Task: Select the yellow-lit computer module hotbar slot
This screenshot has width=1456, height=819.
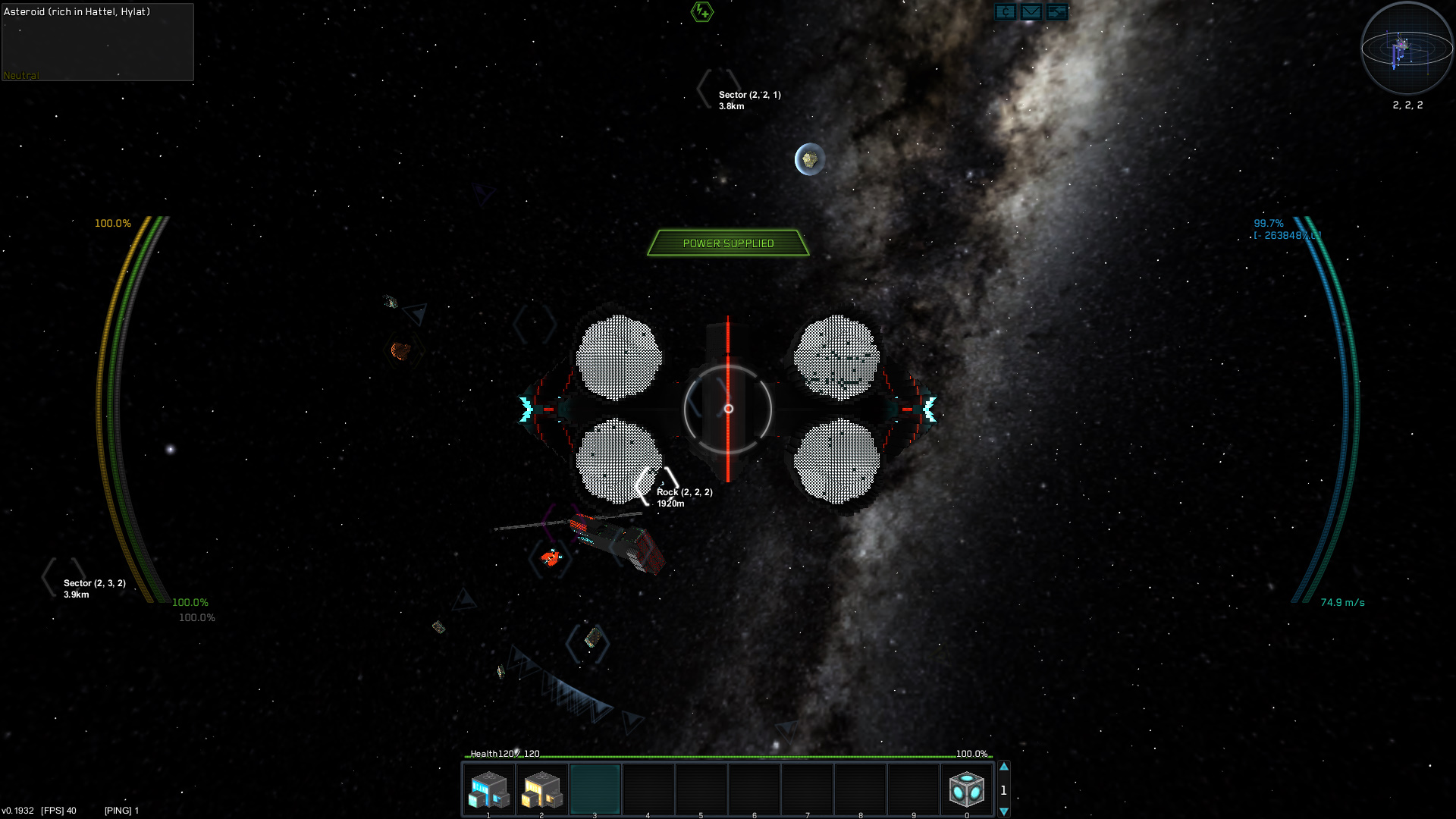Action: click(542, 789)
